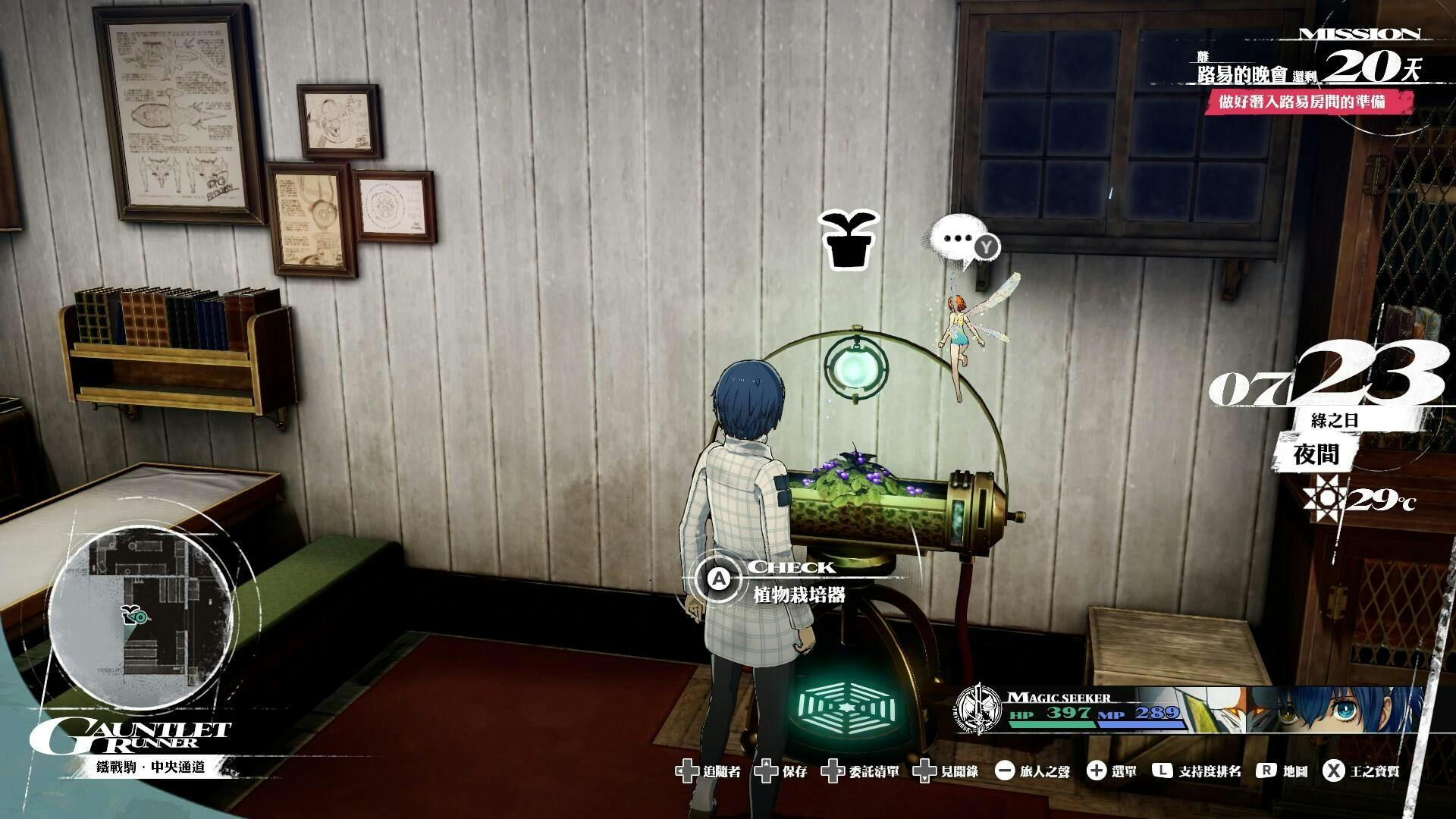
Task: Open the 追隨者 followers shortcut
Action: click(709, 772)
